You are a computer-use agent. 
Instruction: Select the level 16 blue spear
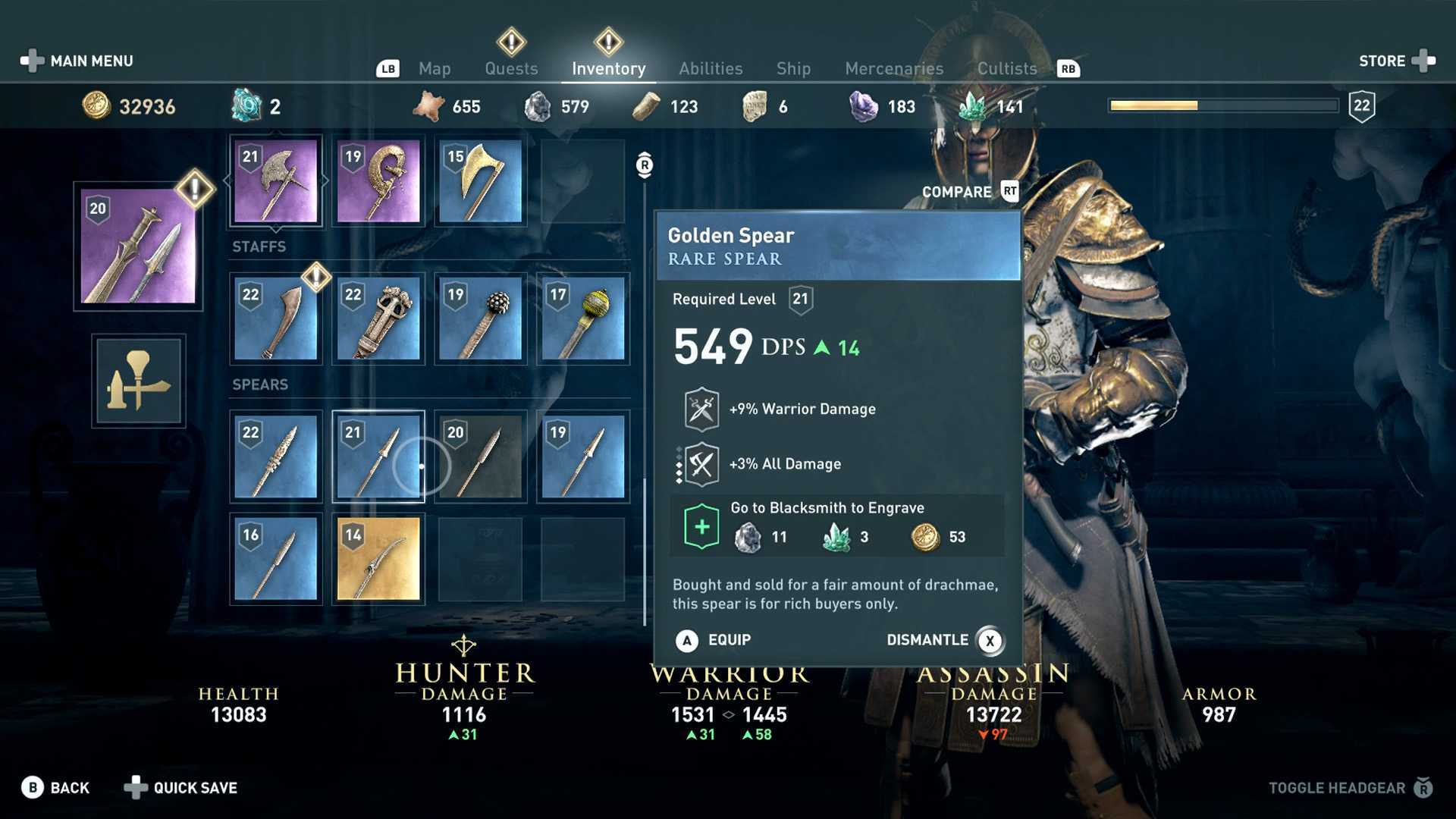click(276, 559)
